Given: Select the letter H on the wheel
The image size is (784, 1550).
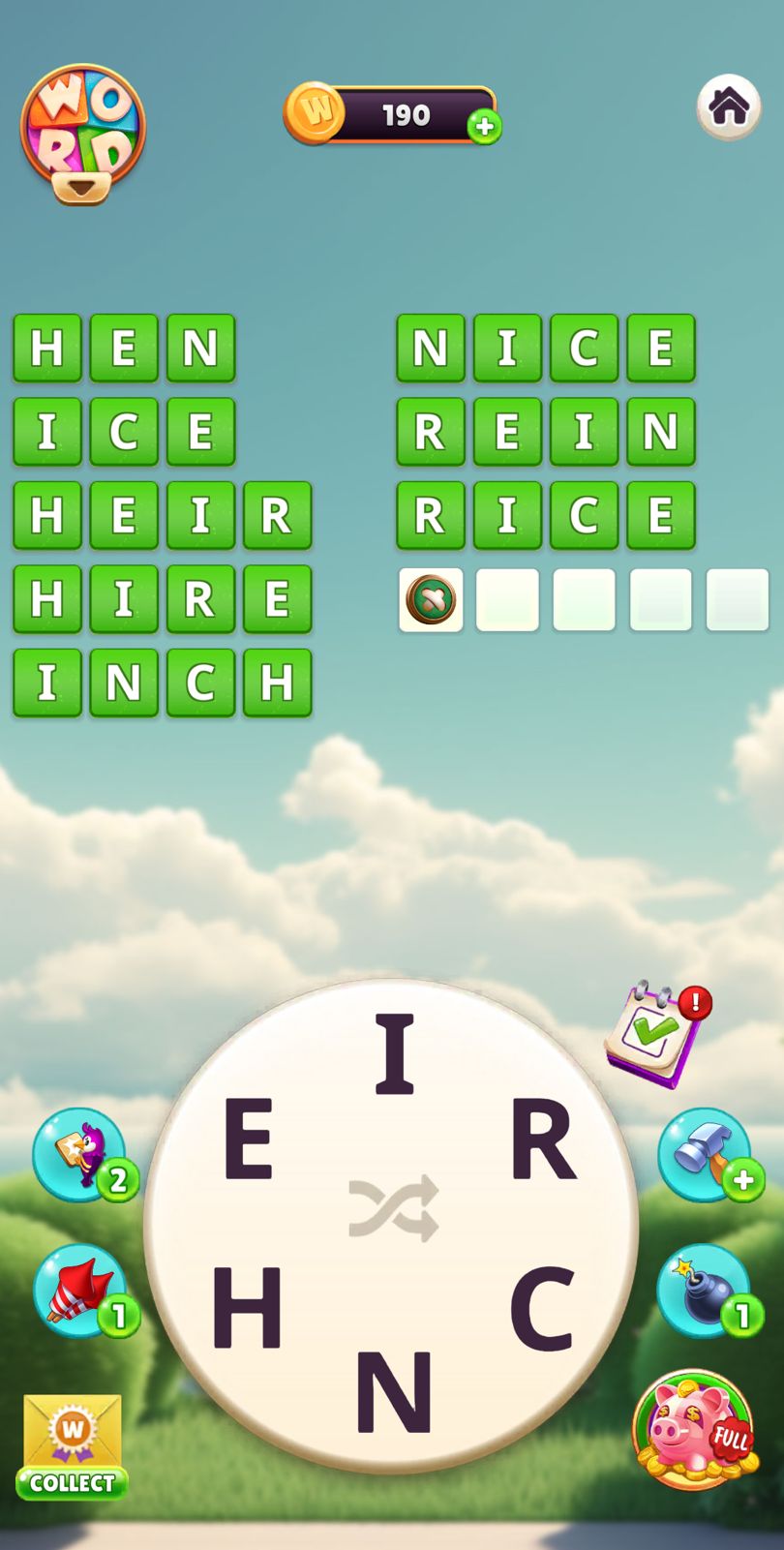Looking at the screenshot, I should click(x=247, y=1307).
